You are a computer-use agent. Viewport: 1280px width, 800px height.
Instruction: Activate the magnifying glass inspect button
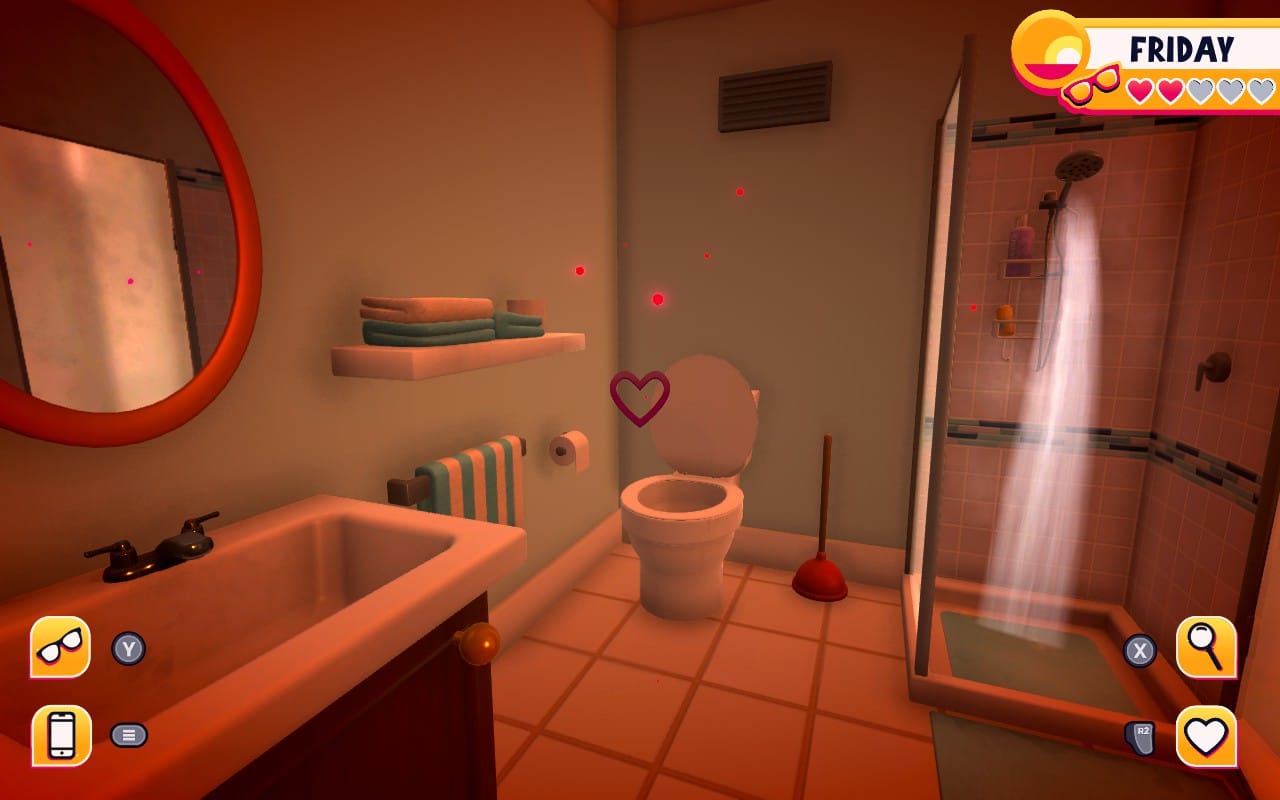(1205, 647)
